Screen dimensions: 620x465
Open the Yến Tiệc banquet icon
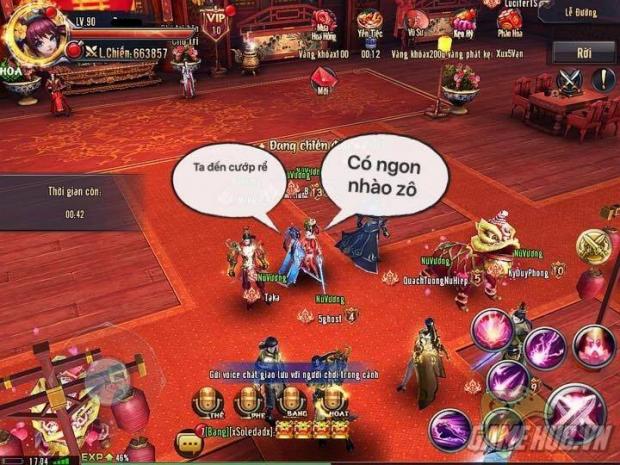(x=370, y=20)
